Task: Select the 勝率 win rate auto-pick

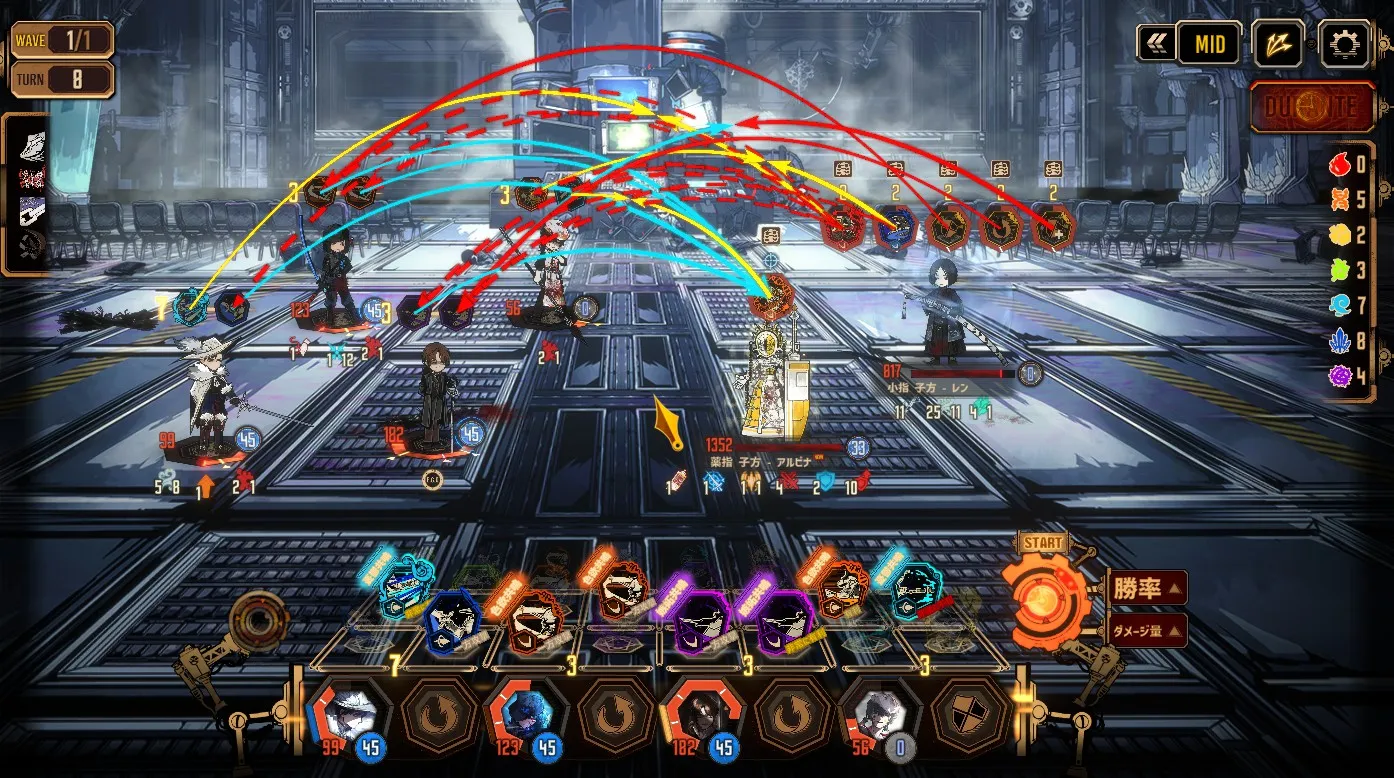Action: 1146,588
